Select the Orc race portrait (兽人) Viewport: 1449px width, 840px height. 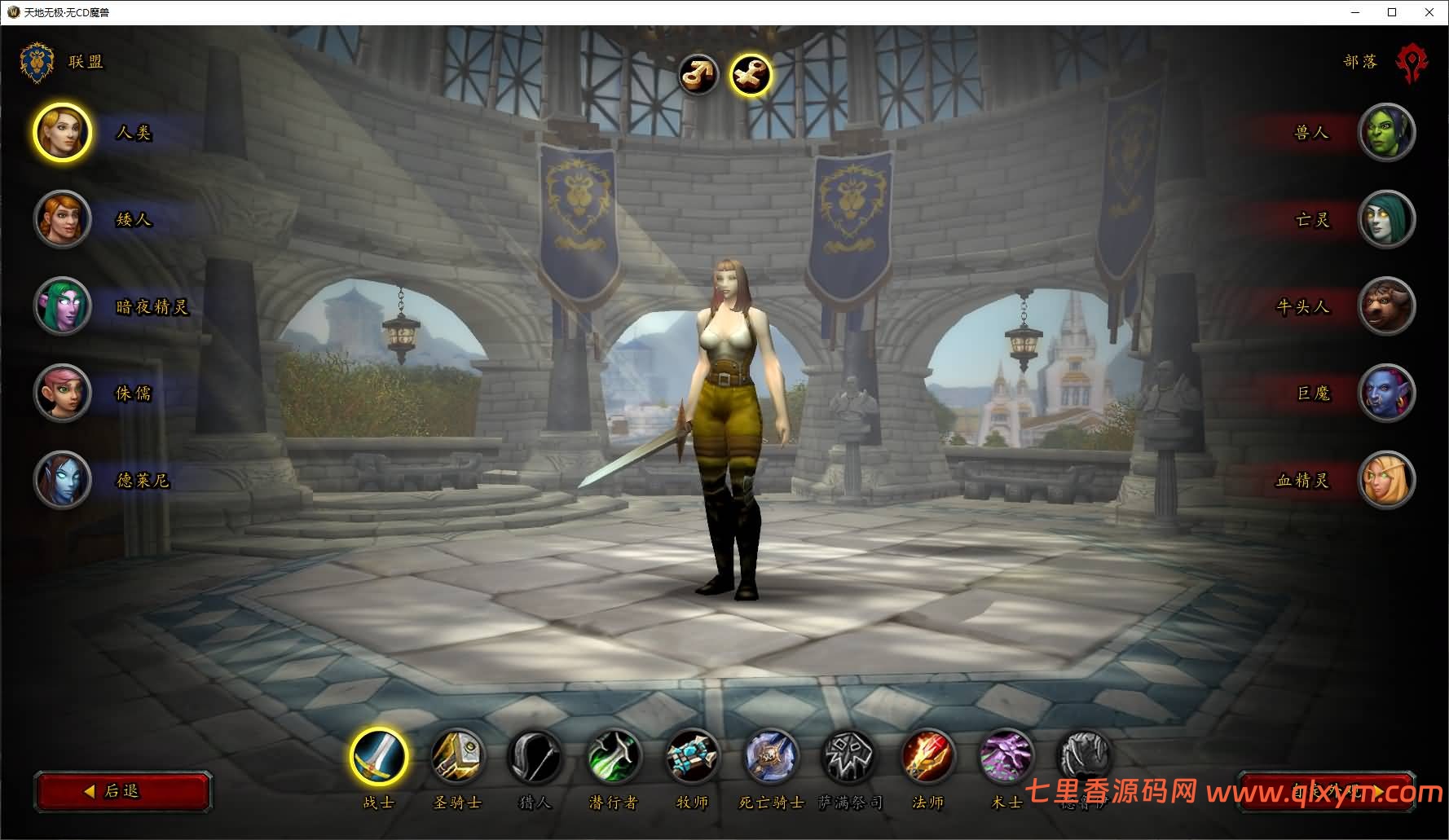pyautogui.click(x=1386, y=133)
